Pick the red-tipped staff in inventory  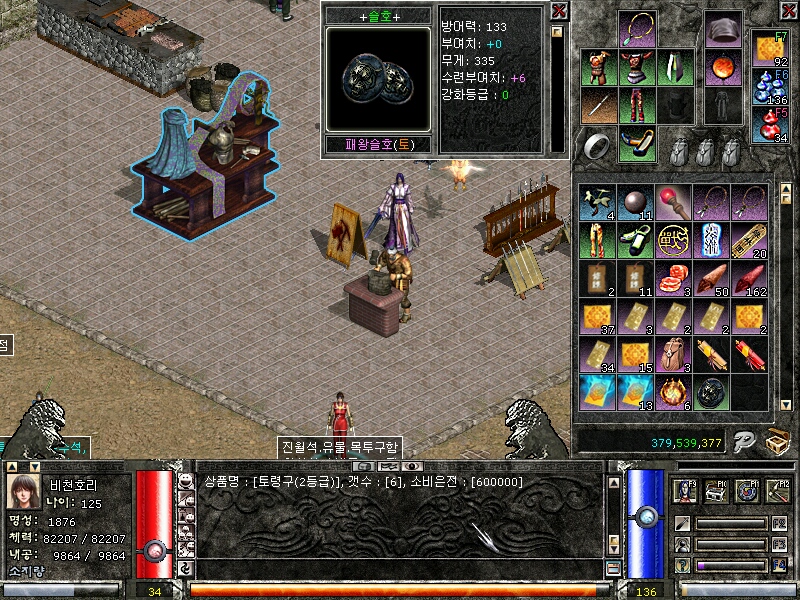(673, 202)
